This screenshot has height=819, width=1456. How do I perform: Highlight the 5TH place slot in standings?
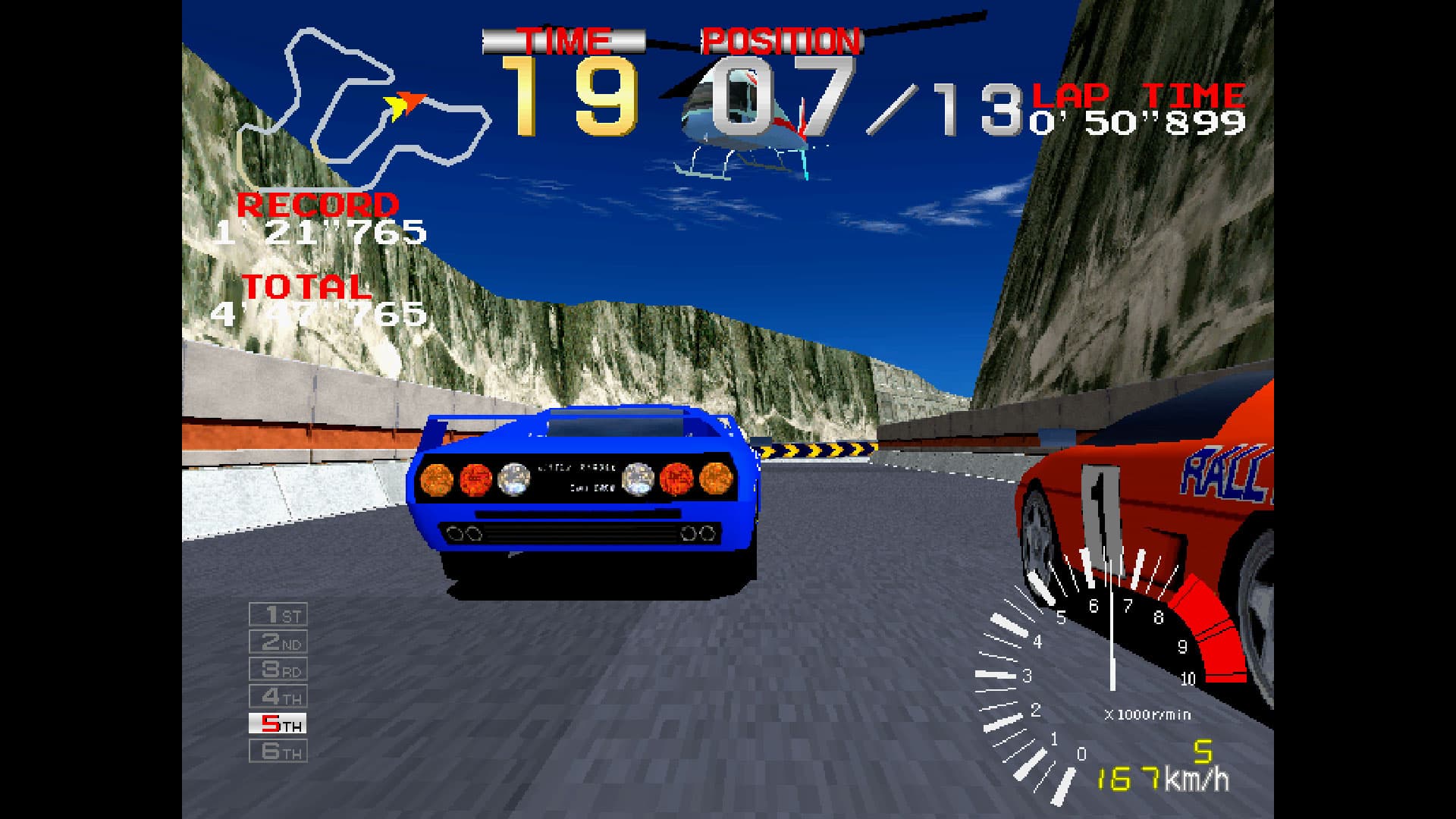(x=278, y=723)
